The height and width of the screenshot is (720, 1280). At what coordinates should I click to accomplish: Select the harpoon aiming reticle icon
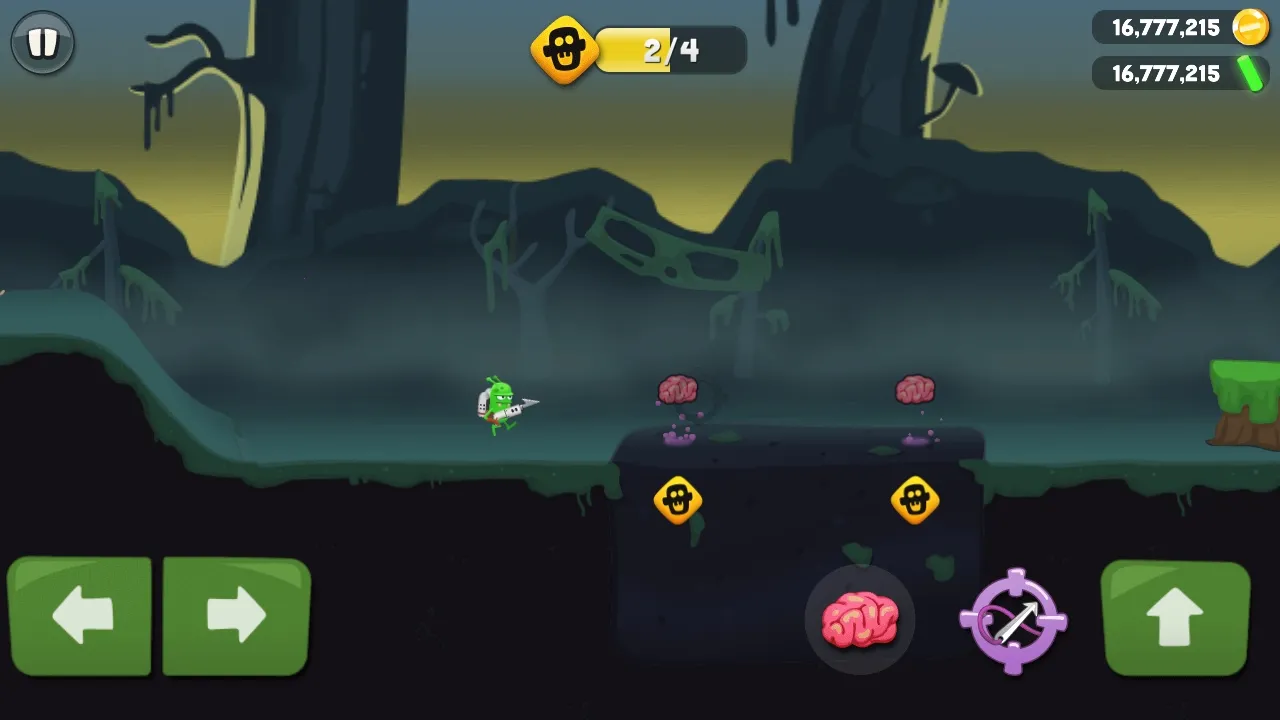coord(1013,620)
